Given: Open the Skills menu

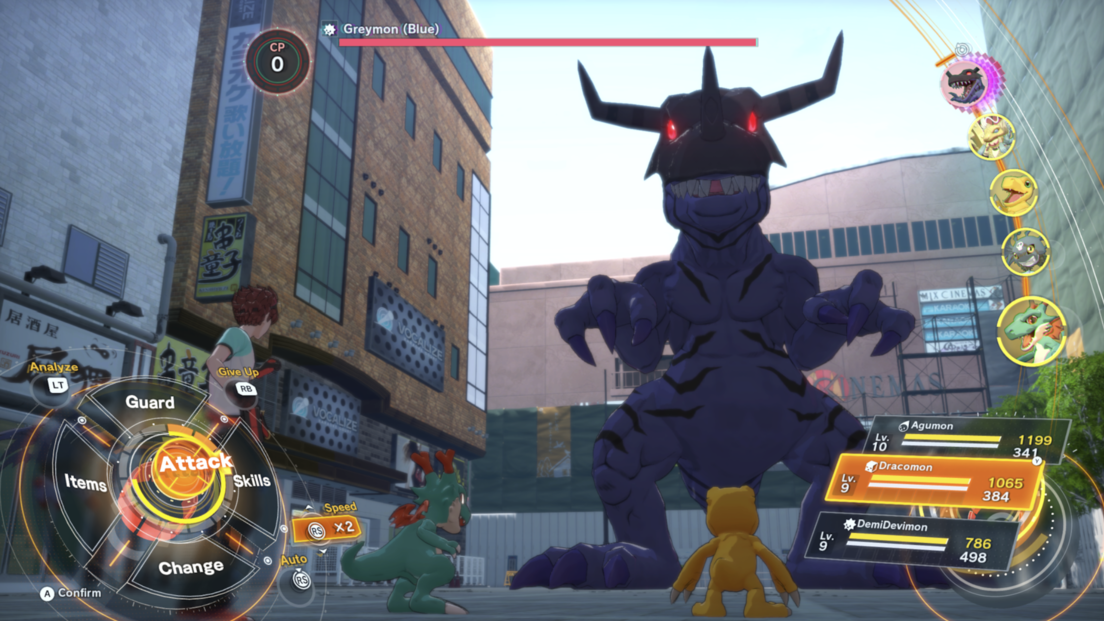Looking at the screenshot, I should coord(252,481).
